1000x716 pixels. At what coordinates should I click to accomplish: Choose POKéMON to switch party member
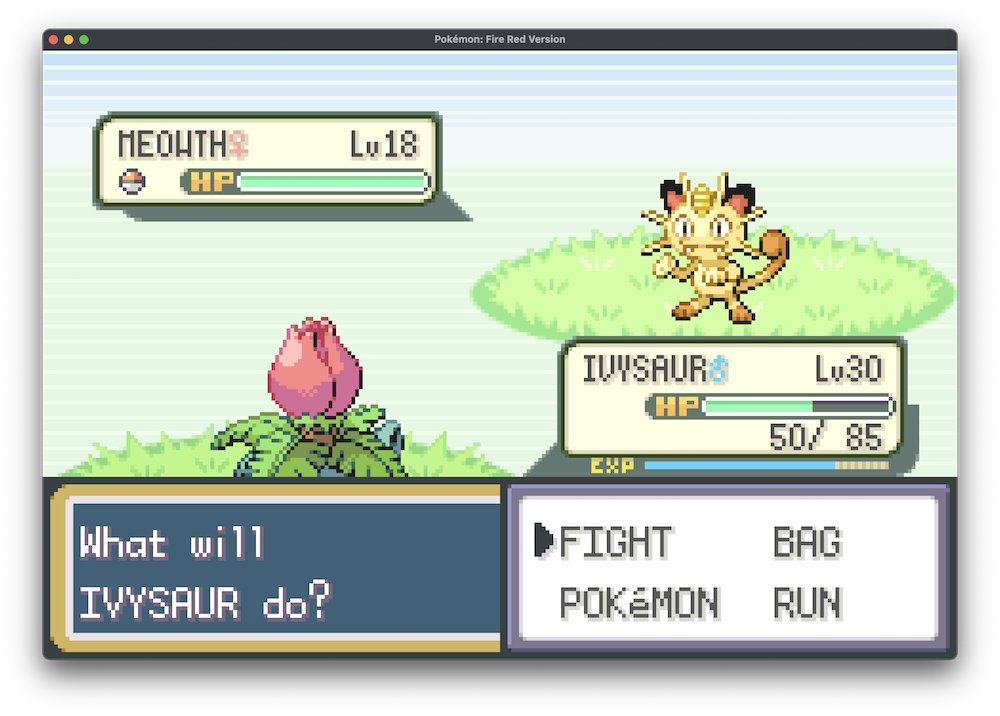tap(638, 603)
